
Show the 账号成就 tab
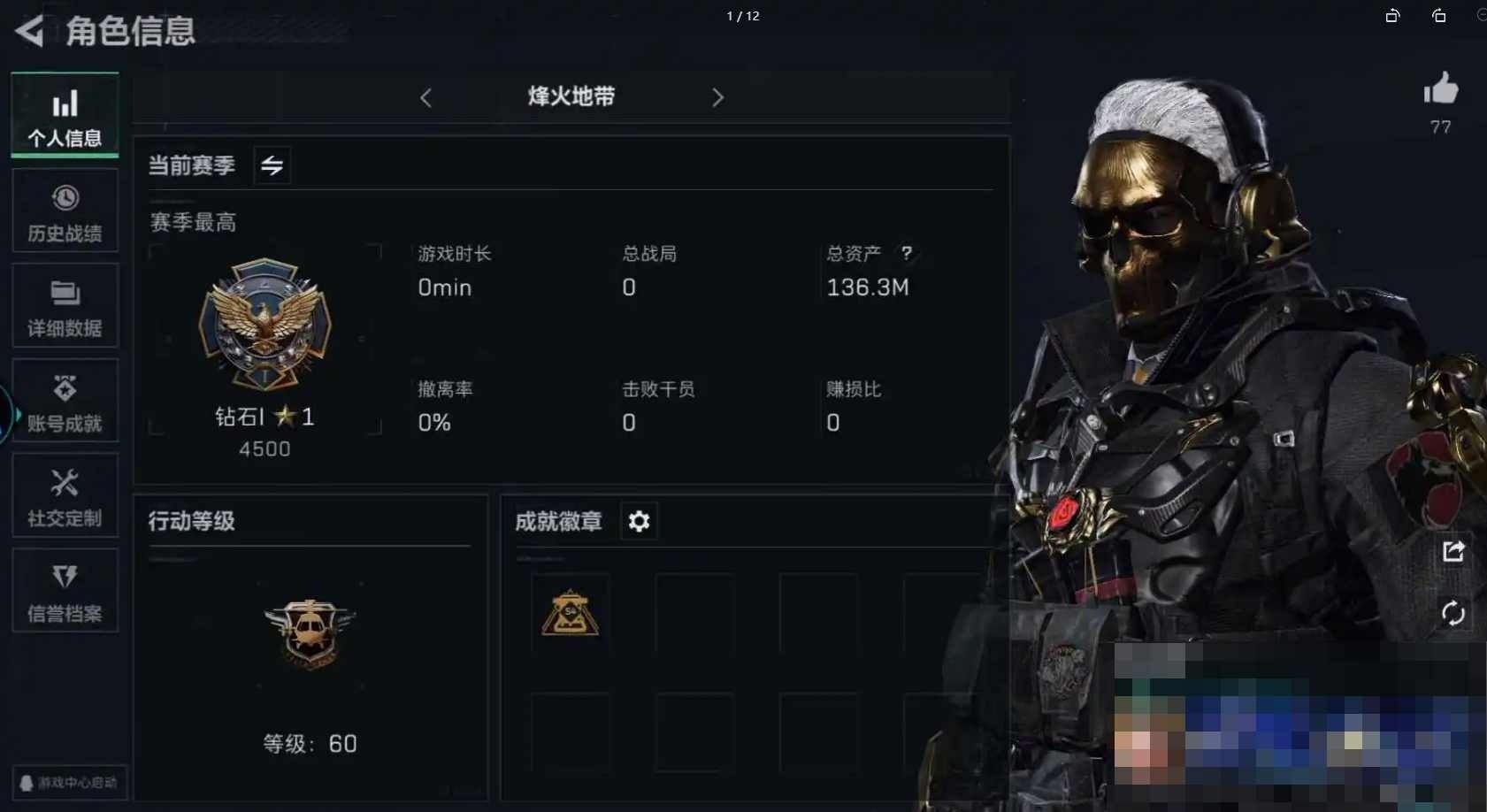point(65,402)
